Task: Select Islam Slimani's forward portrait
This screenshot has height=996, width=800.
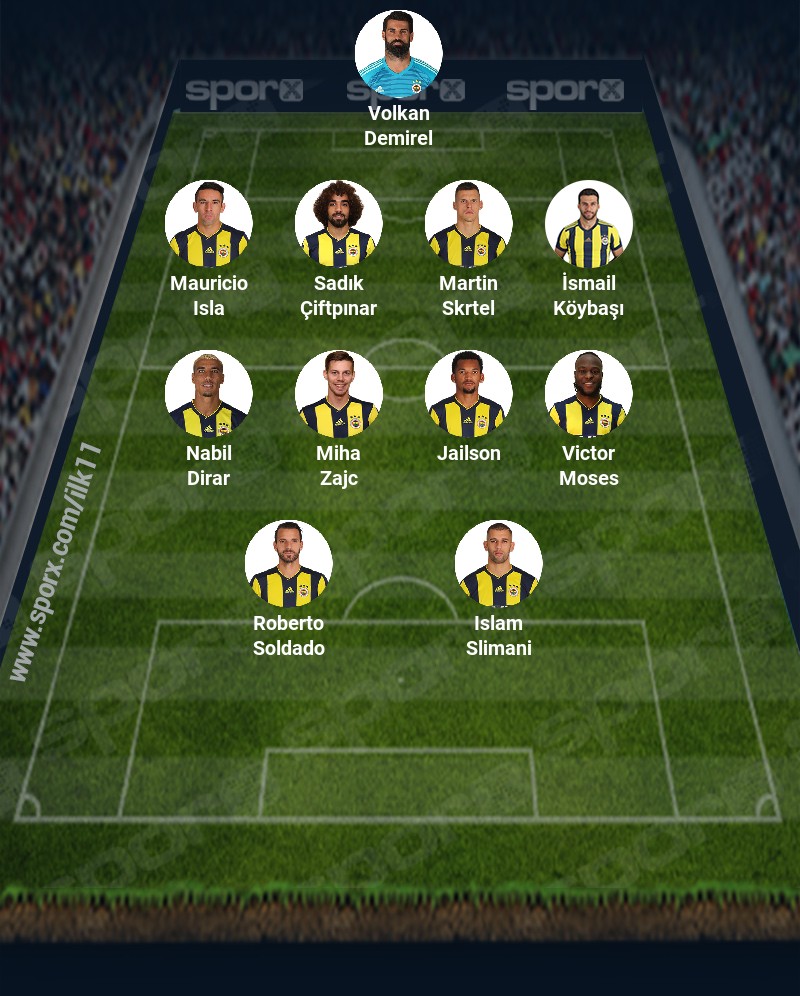Action: click(498, 564)
